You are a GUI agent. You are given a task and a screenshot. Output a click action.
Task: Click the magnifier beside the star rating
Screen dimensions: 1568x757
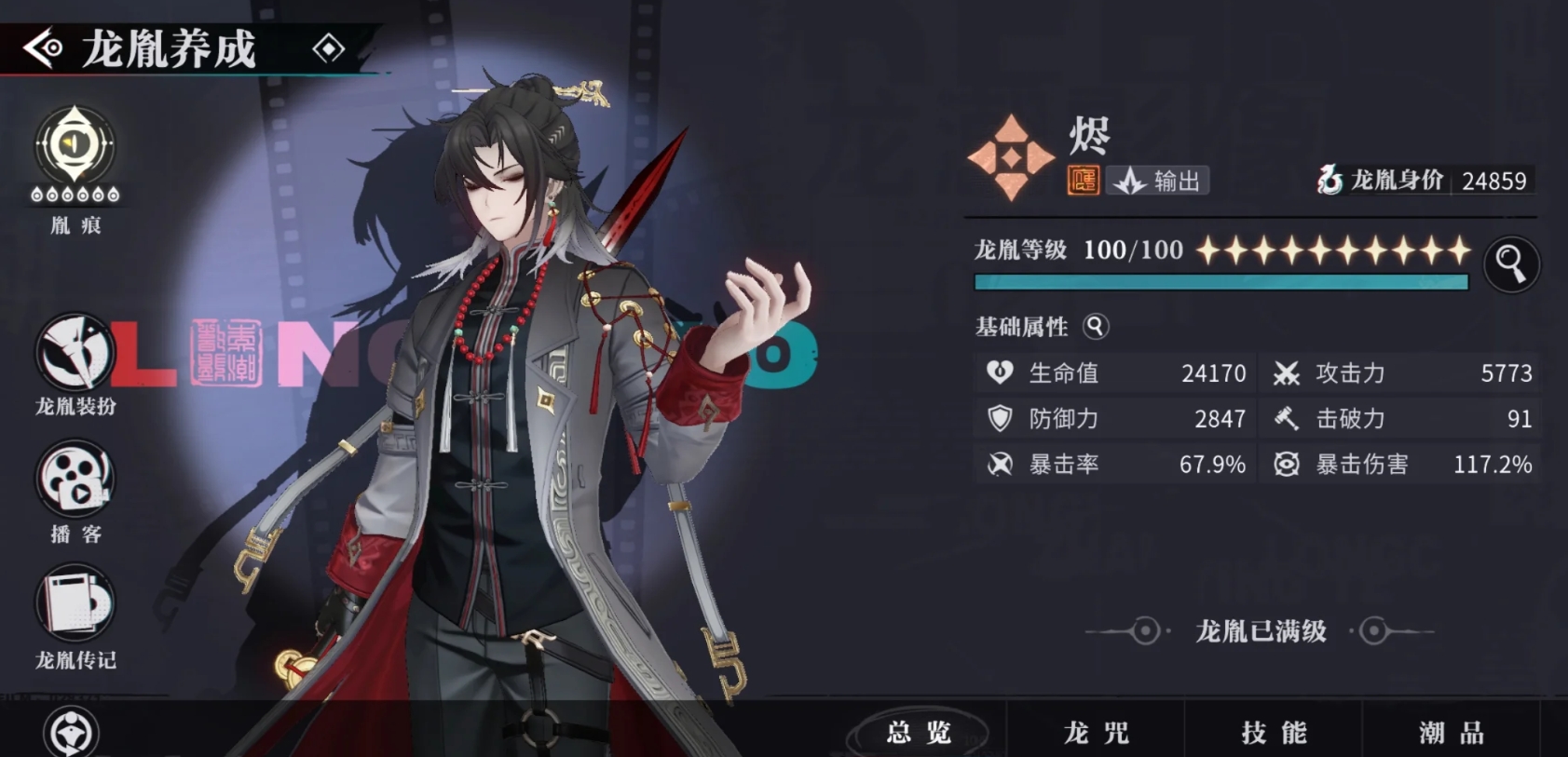click(1511, 264)
